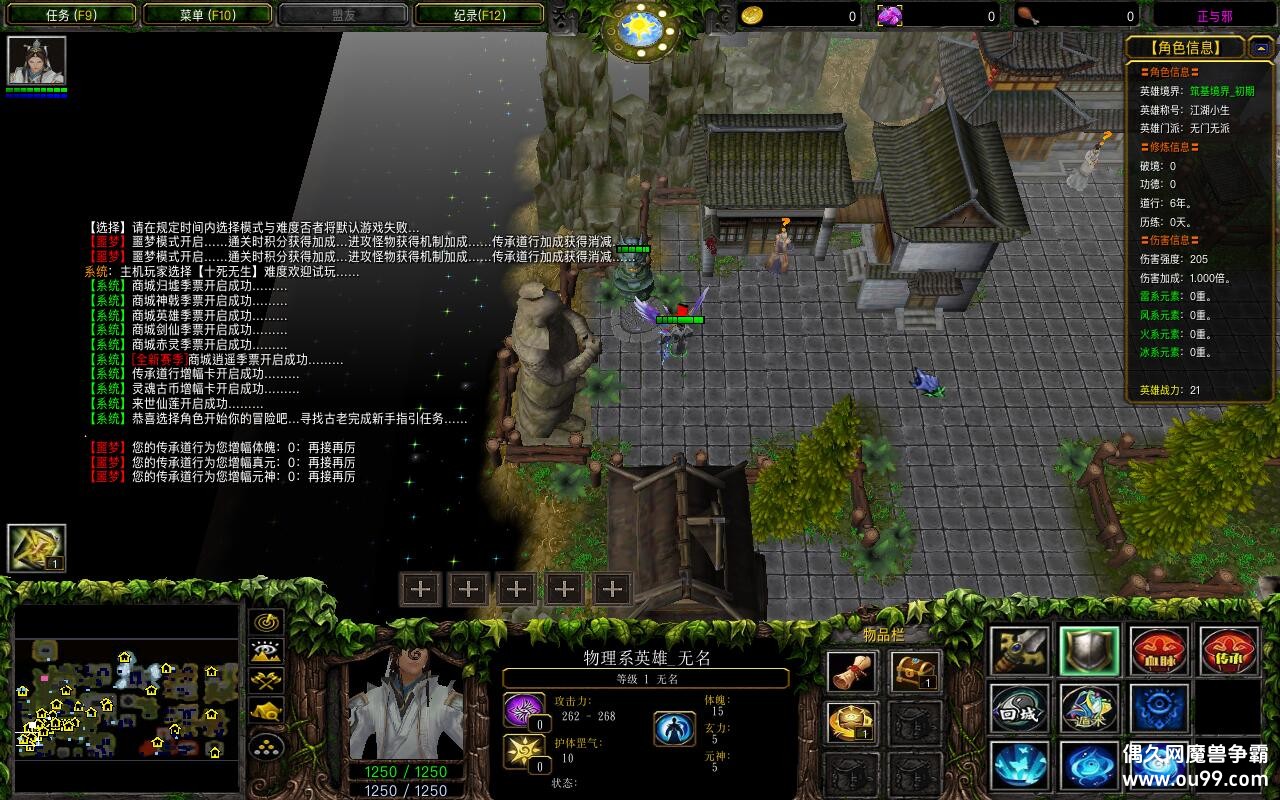Activate the blue butterfly skill icon
1280x800 pixels.
(1019, 765)
